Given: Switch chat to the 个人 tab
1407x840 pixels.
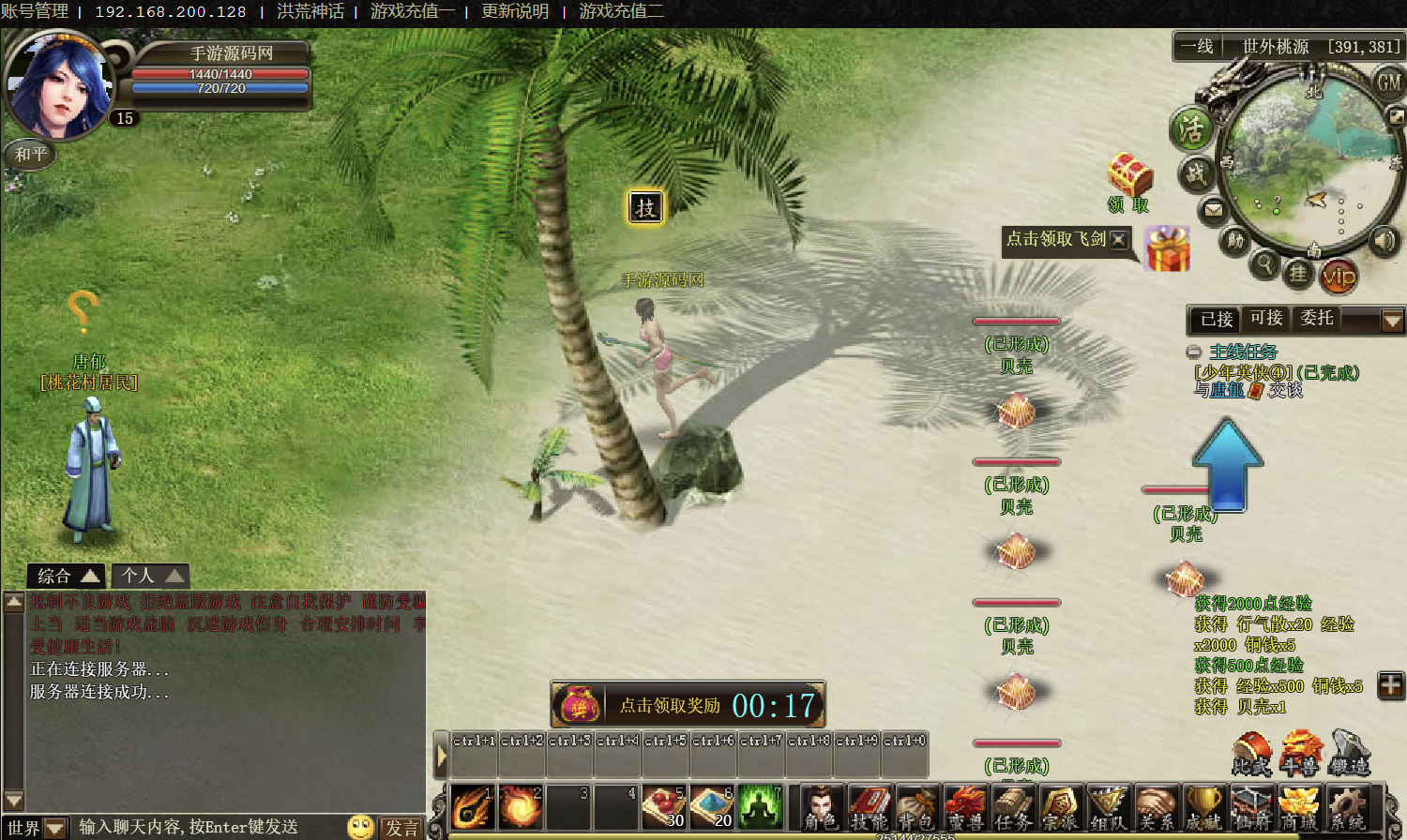Looking at the screenshot, I should click(149, 576).
